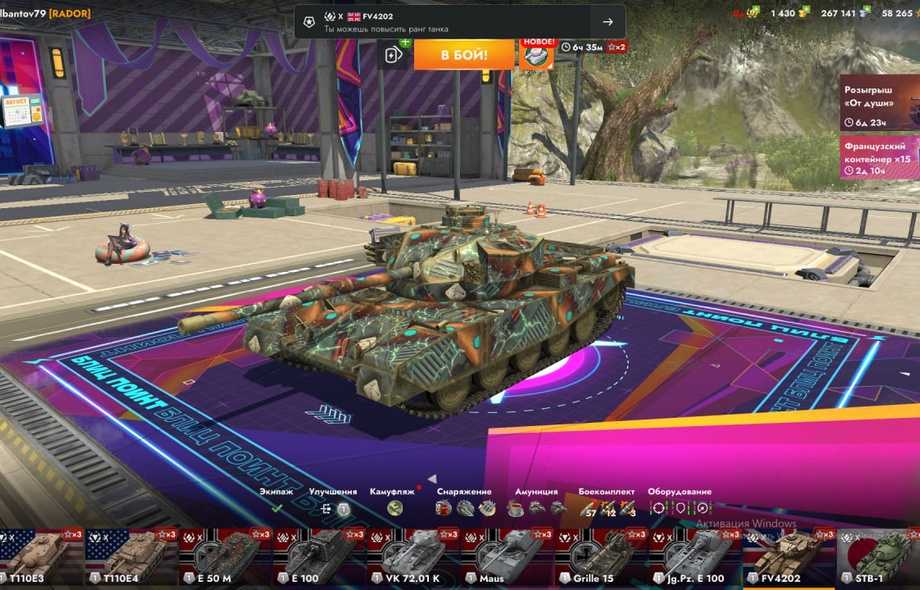
Task: Switch to the STB-1 tank
Action: 880,558
